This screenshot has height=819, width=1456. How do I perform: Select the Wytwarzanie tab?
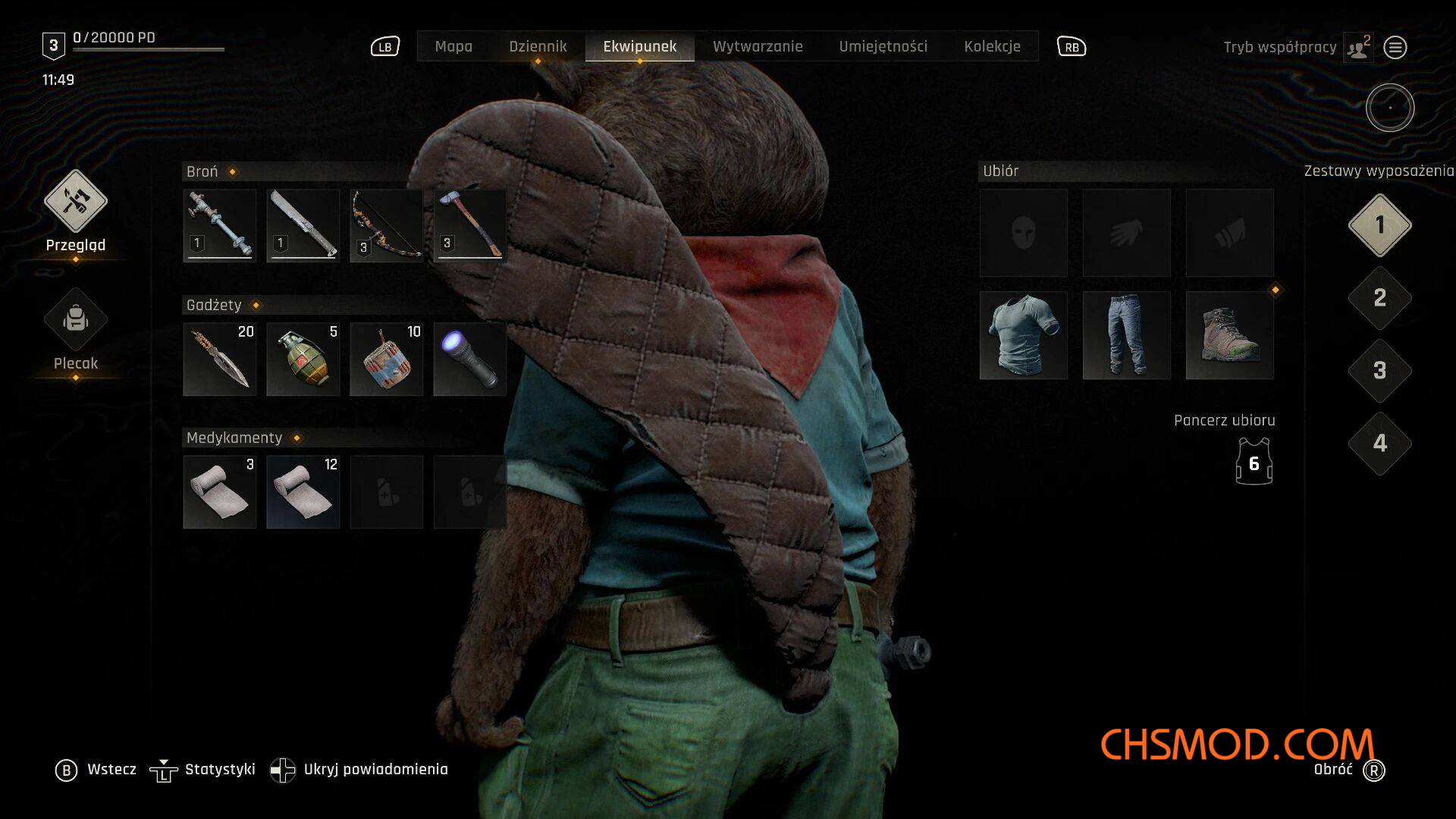pyautogui.click(x=757, y=46)
